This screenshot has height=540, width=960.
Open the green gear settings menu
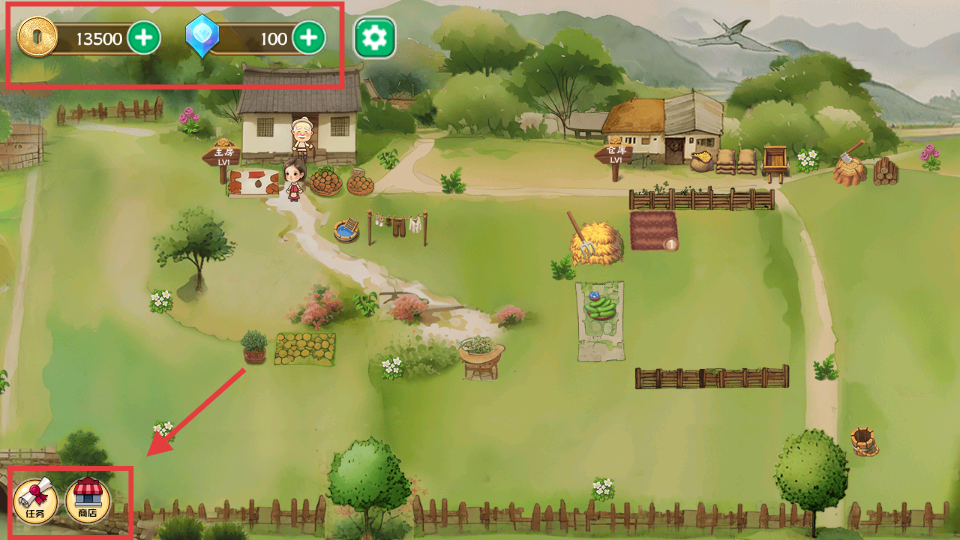pos(375,39)
